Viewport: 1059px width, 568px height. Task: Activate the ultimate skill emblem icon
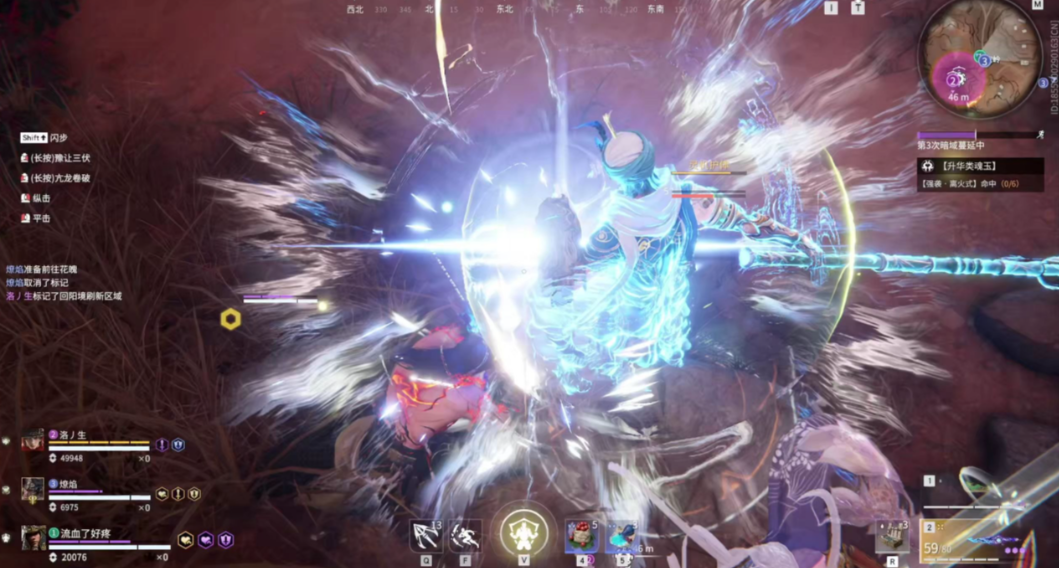tap(524, 533)
